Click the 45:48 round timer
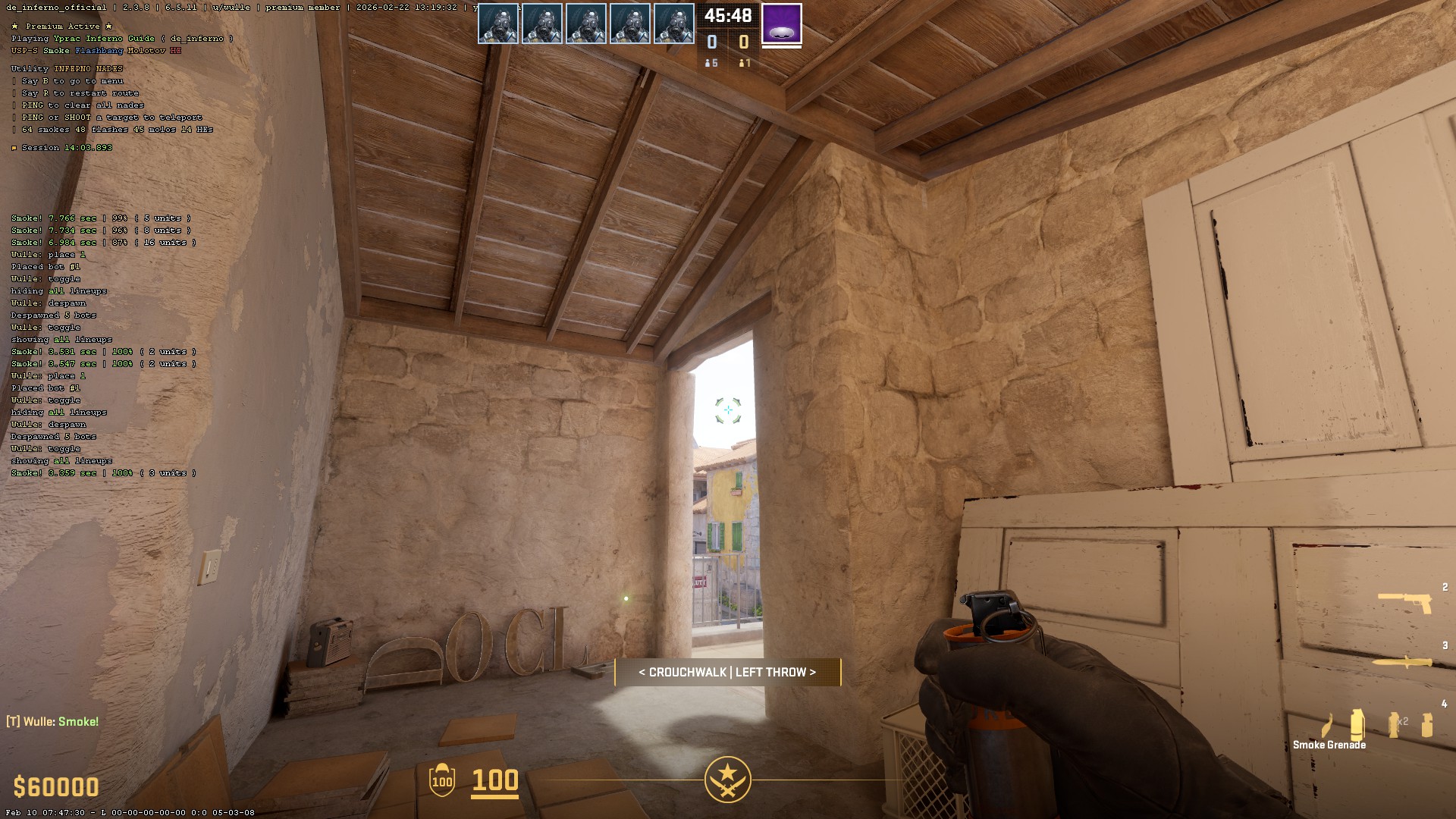This screenshot has height=819, width=1456. [727, 15]
